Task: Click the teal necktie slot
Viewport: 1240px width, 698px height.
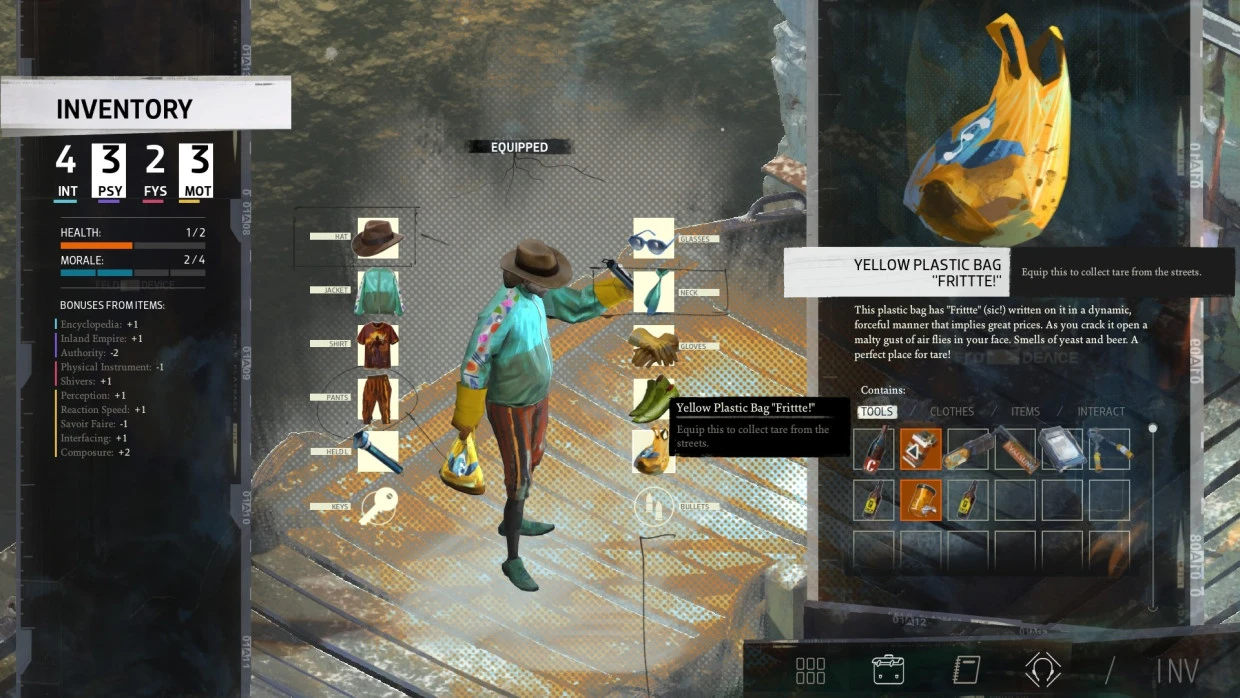Action: (653, 292)
